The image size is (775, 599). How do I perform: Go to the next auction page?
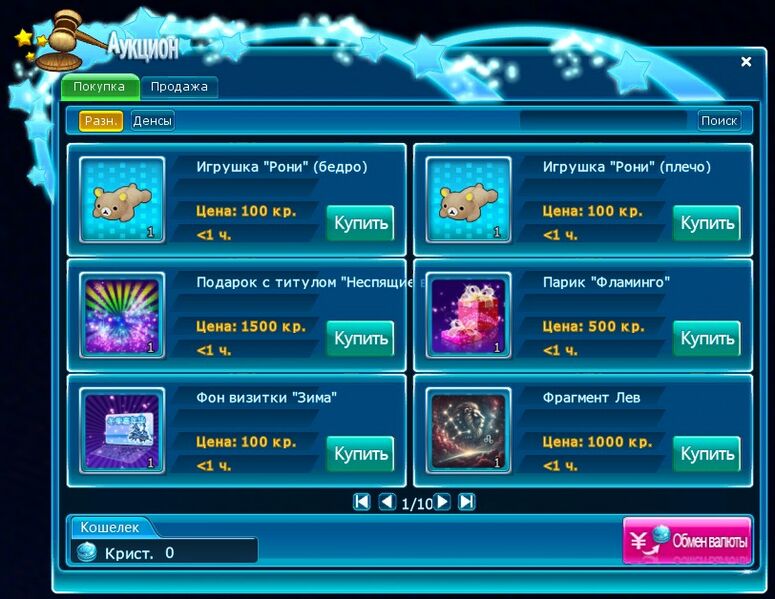coord(442,502)
